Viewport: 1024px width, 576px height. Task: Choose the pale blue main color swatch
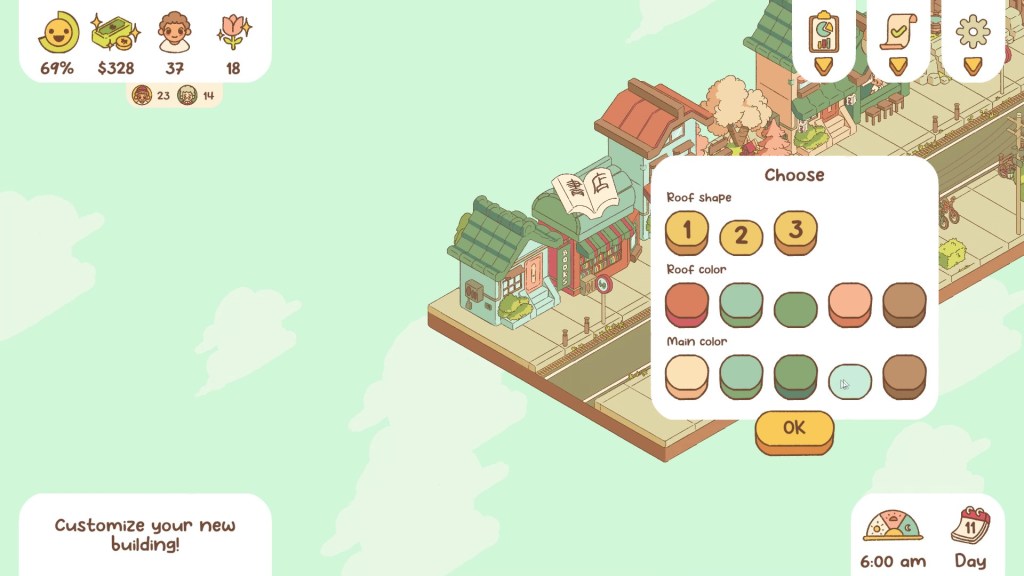click(x=850, y=380)
